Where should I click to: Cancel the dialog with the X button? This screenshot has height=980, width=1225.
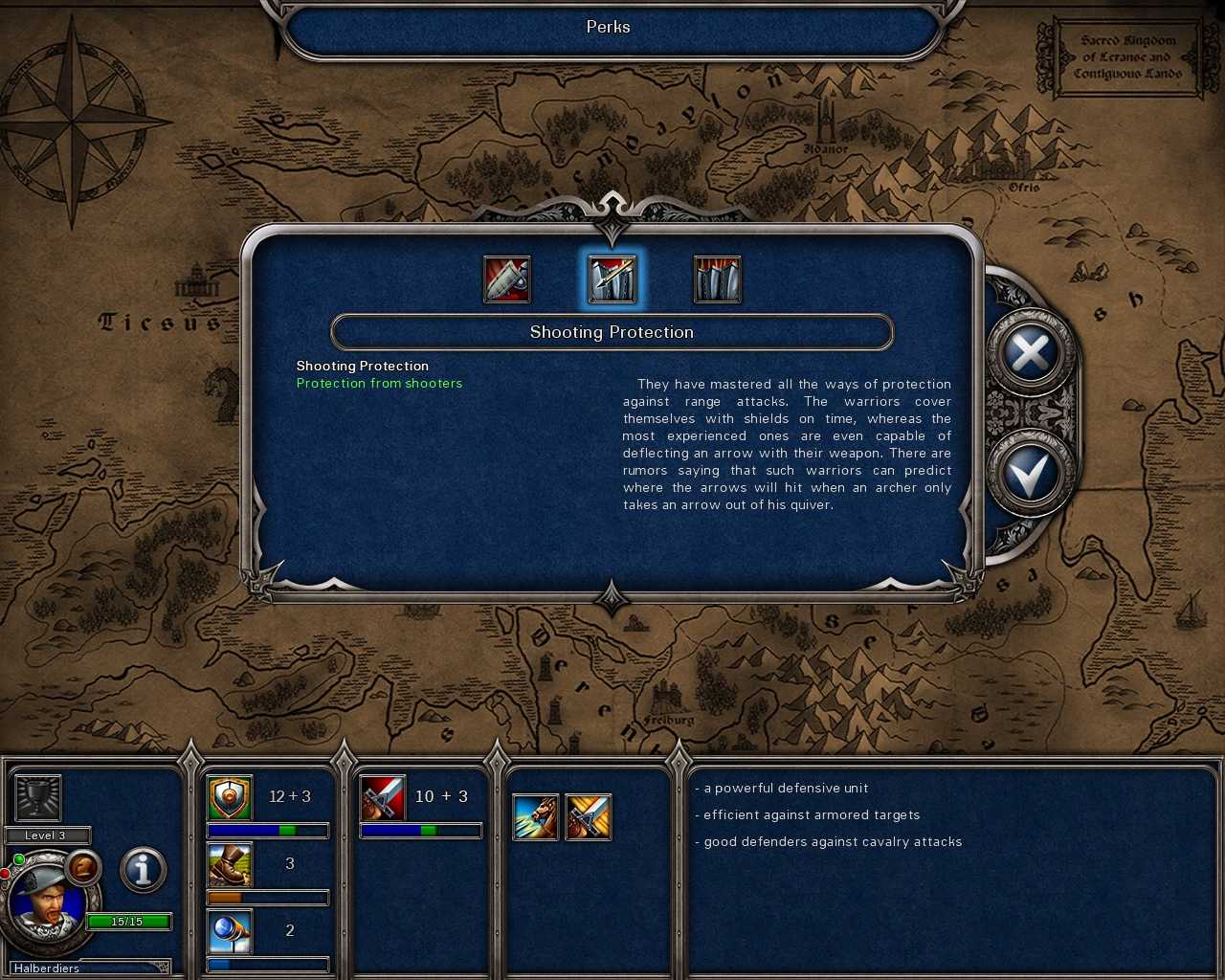[x=1030, y=353]
